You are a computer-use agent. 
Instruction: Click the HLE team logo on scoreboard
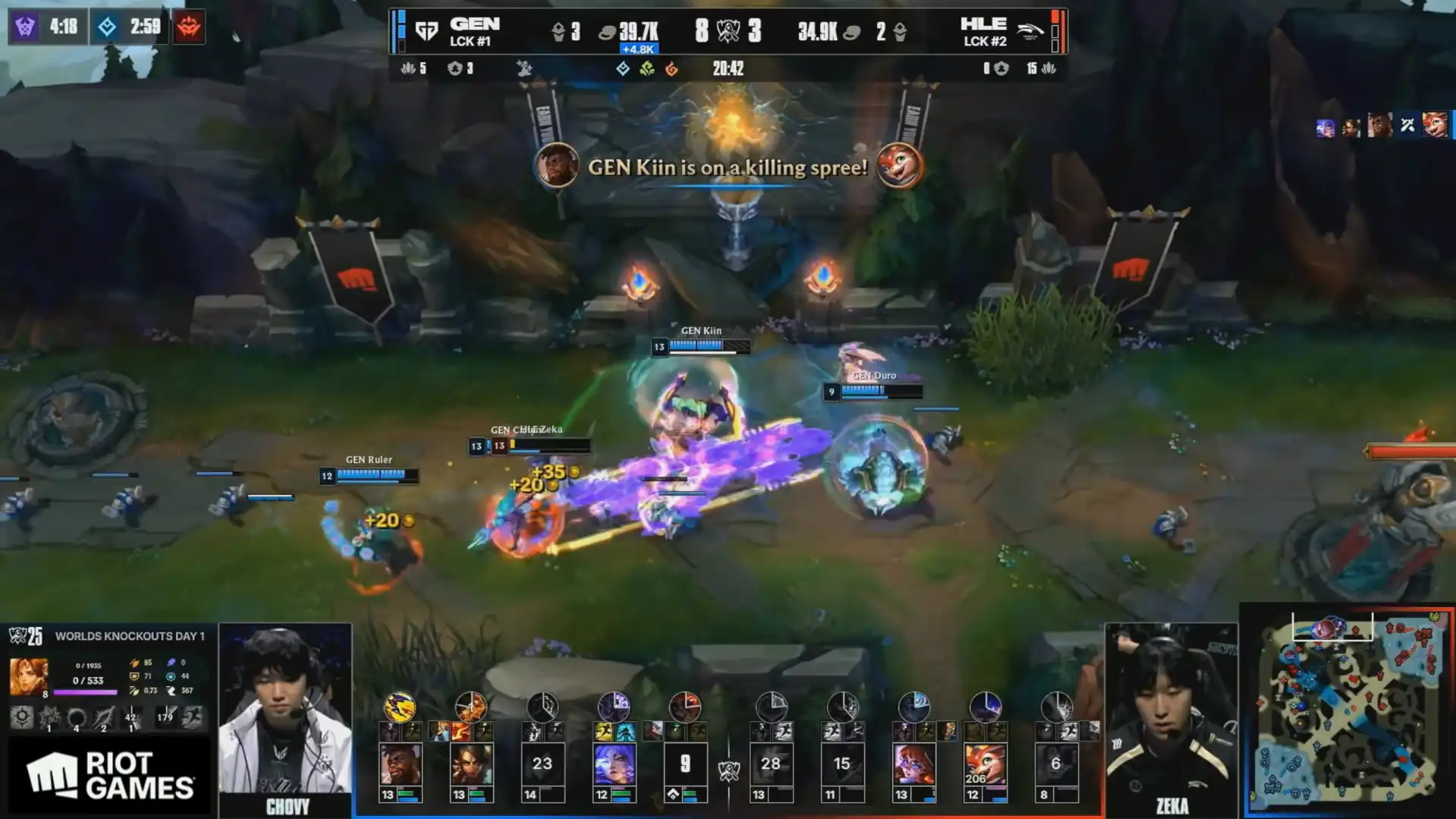(x=1029, y=31)
